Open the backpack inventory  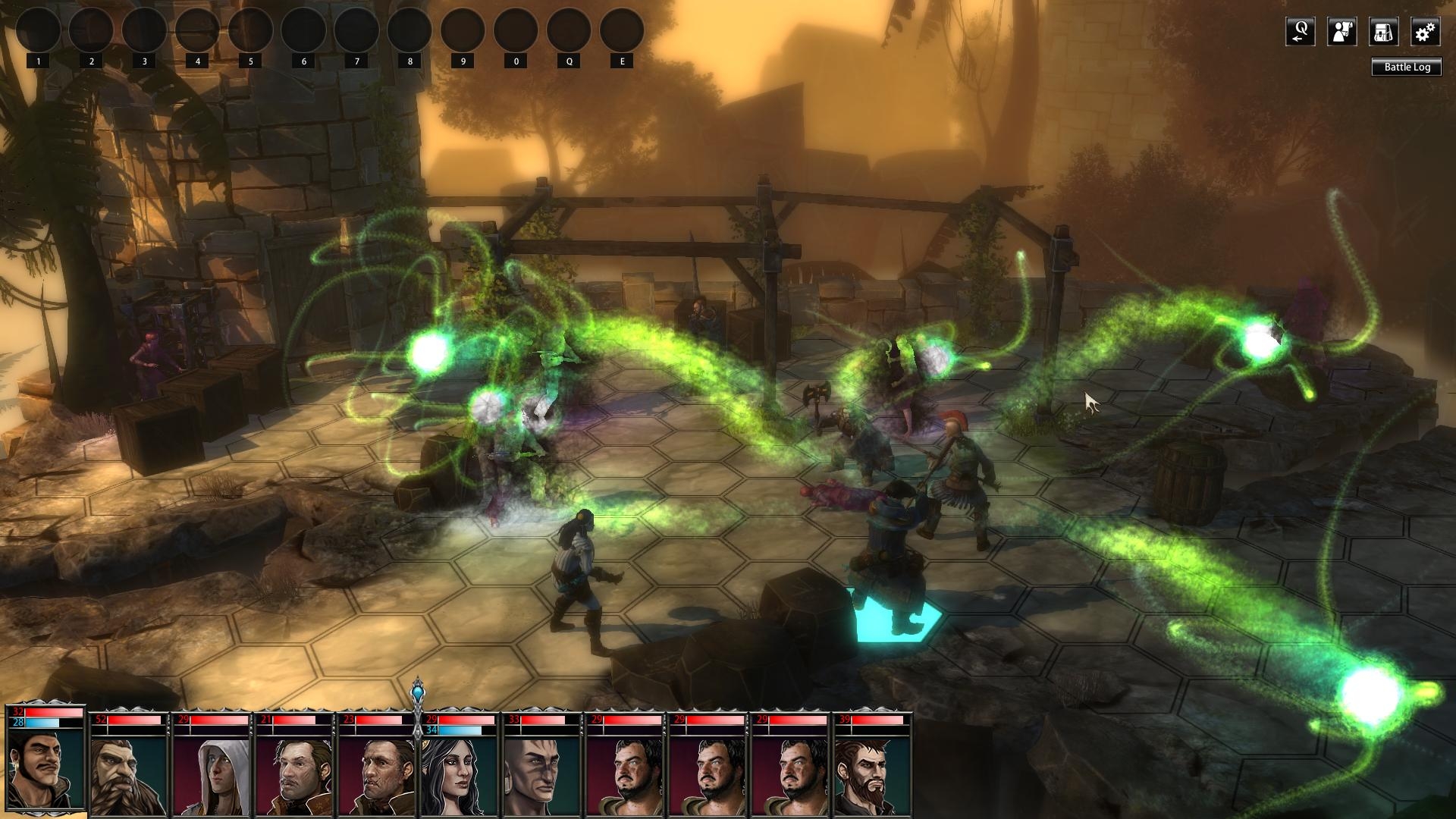1383,32
